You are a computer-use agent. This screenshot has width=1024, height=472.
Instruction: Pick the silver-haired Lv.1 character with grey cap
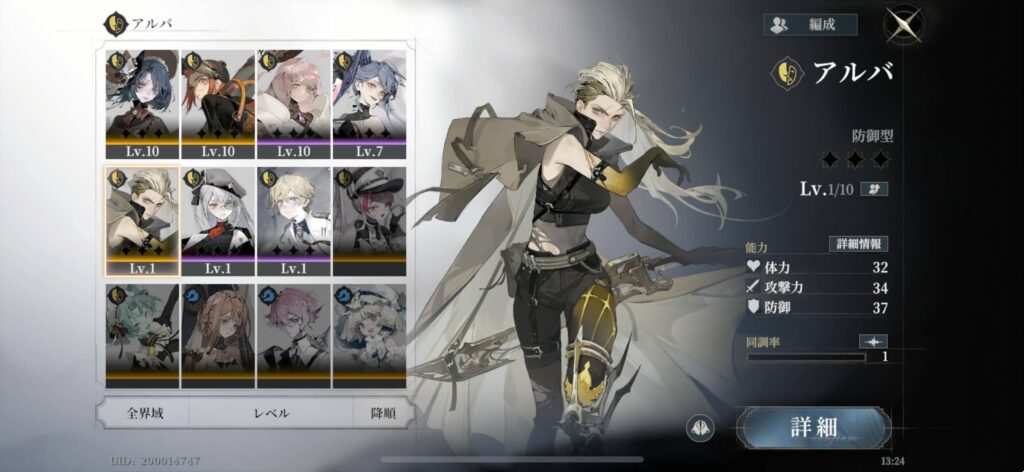pyautogui.click(x=217, y=220)
